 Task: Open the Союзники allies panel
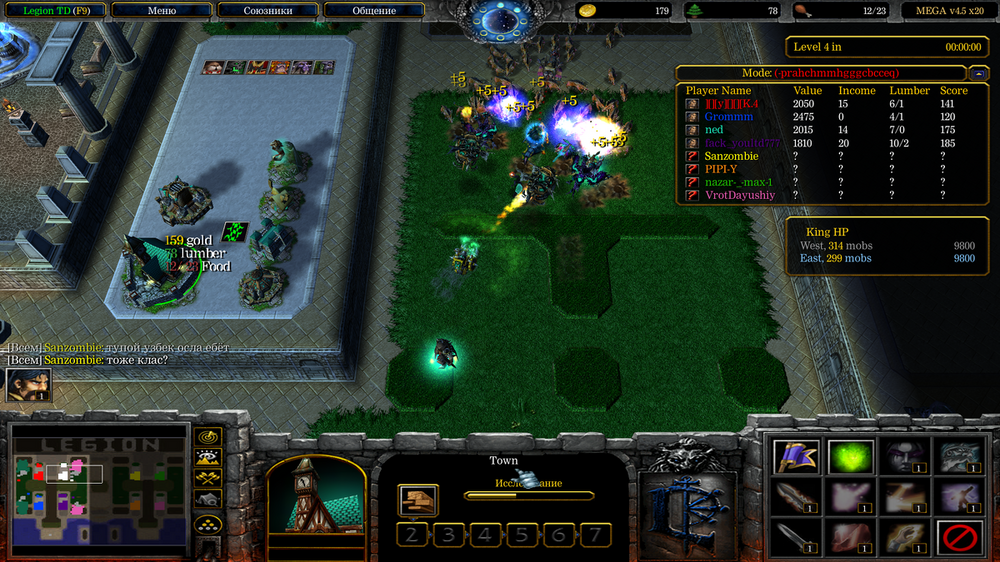pyautogui.click(x=268, y=11)
